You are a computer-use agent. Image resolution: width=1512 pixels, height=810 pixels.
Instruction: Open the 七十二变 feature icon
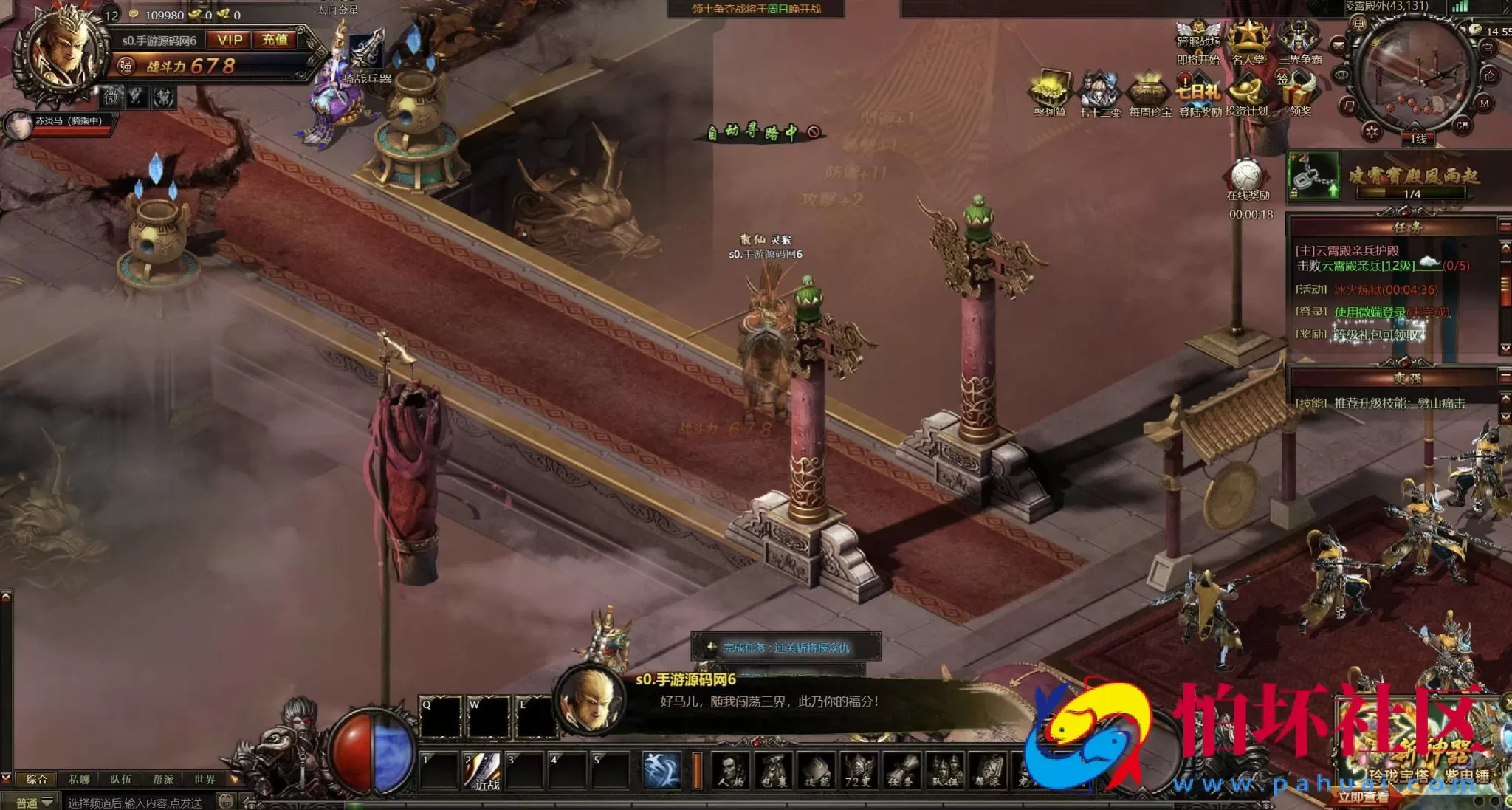1100,94
